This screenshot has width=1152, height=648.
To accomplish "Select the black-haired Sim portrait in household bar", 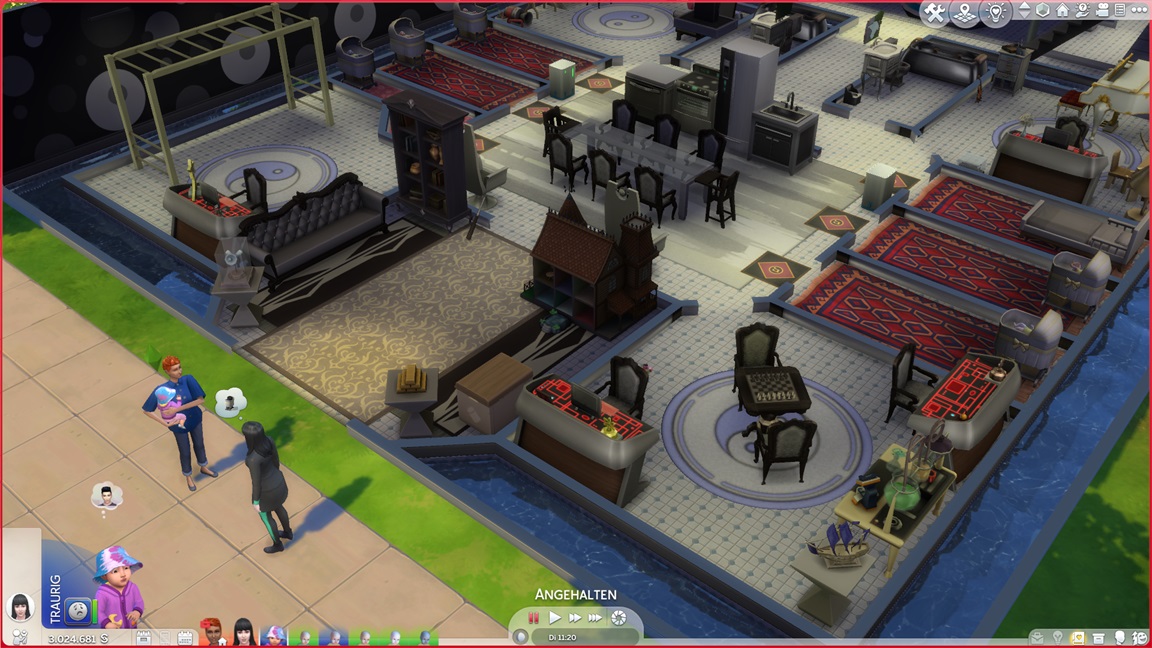I will coord(241,632).
